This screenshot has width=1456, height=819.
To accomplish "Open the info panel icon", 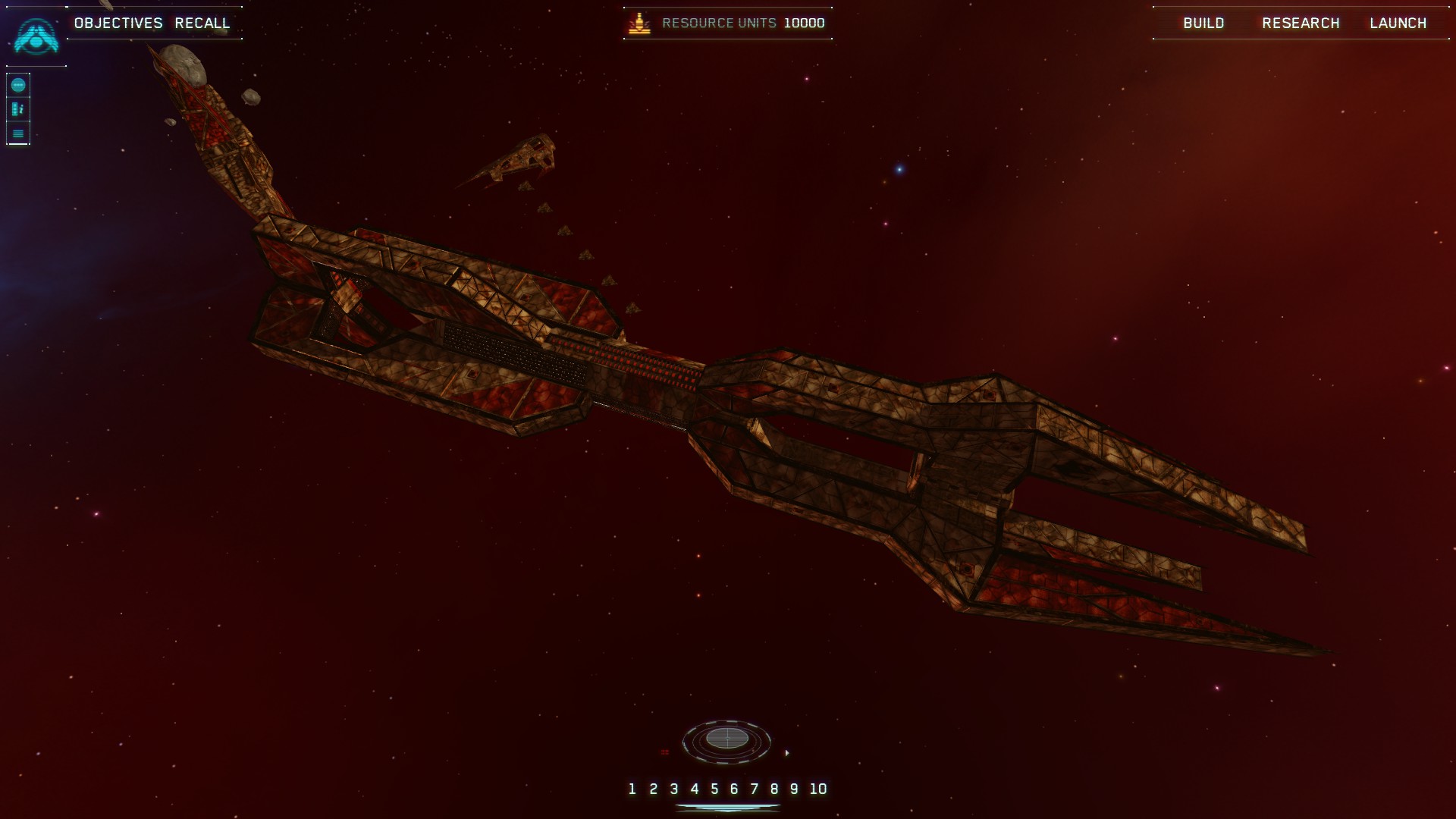I will tap(18, 109).
